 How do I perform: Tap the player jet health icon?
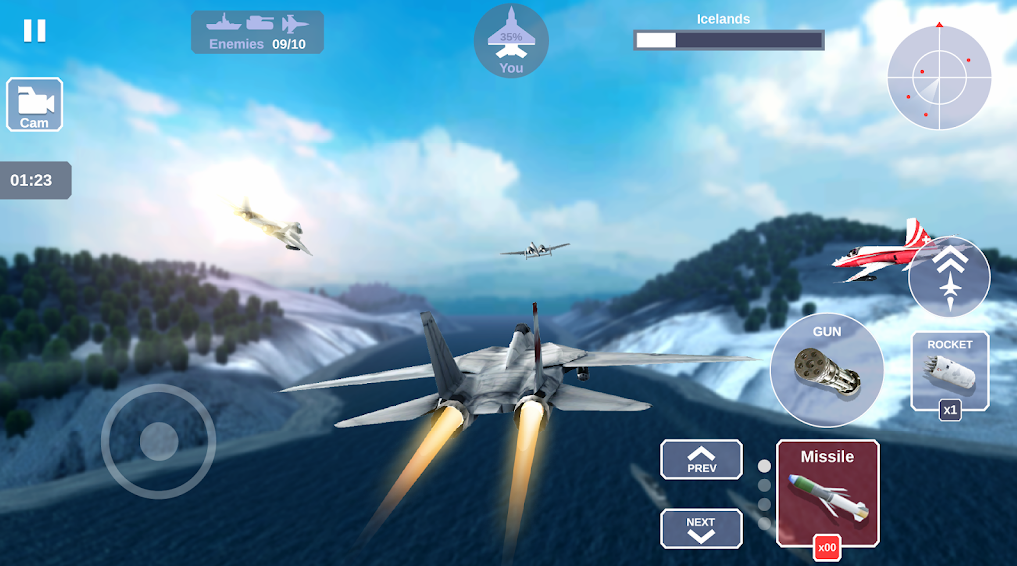[511, 41]
